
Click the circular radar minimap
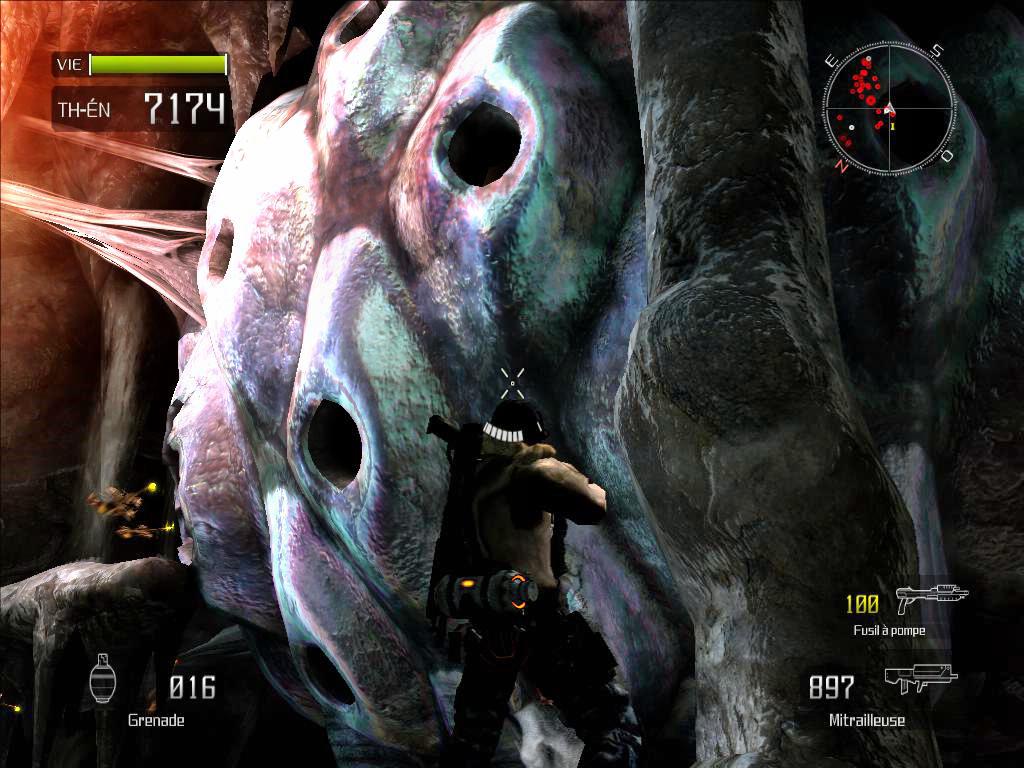pos(890,108)
